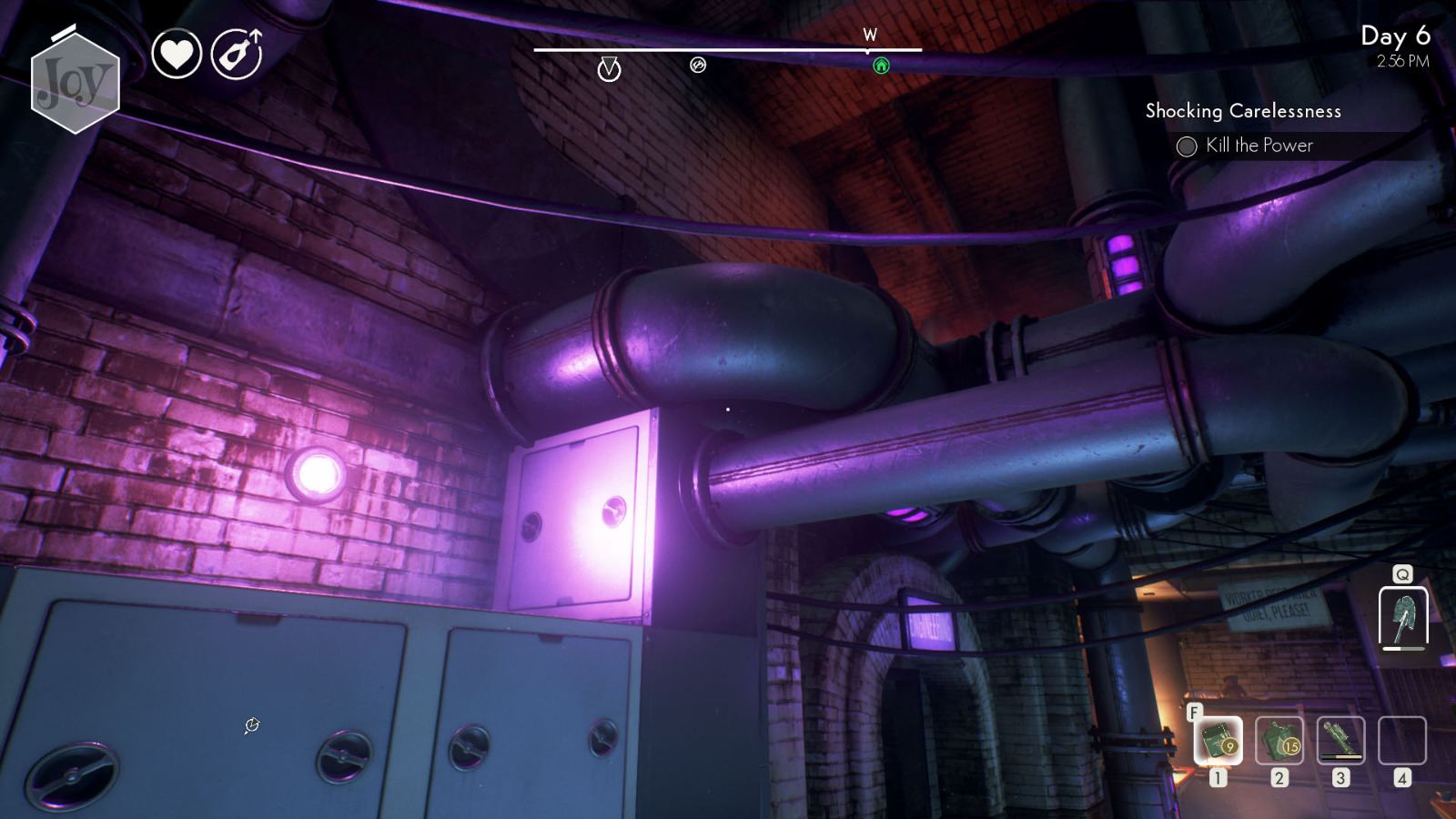
Task: Click the Joy bottle withdrawal icon
Action: (x=236, y=53)
